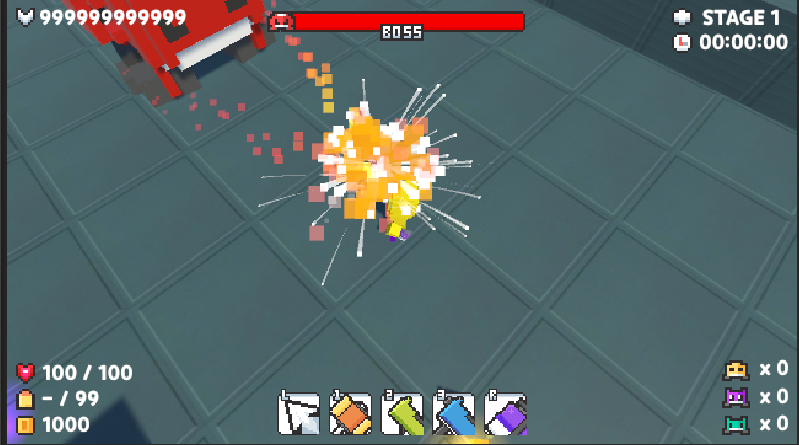799x445 pixels.
Task: Activate the purple weapon slot
Action: coord(506,412)
